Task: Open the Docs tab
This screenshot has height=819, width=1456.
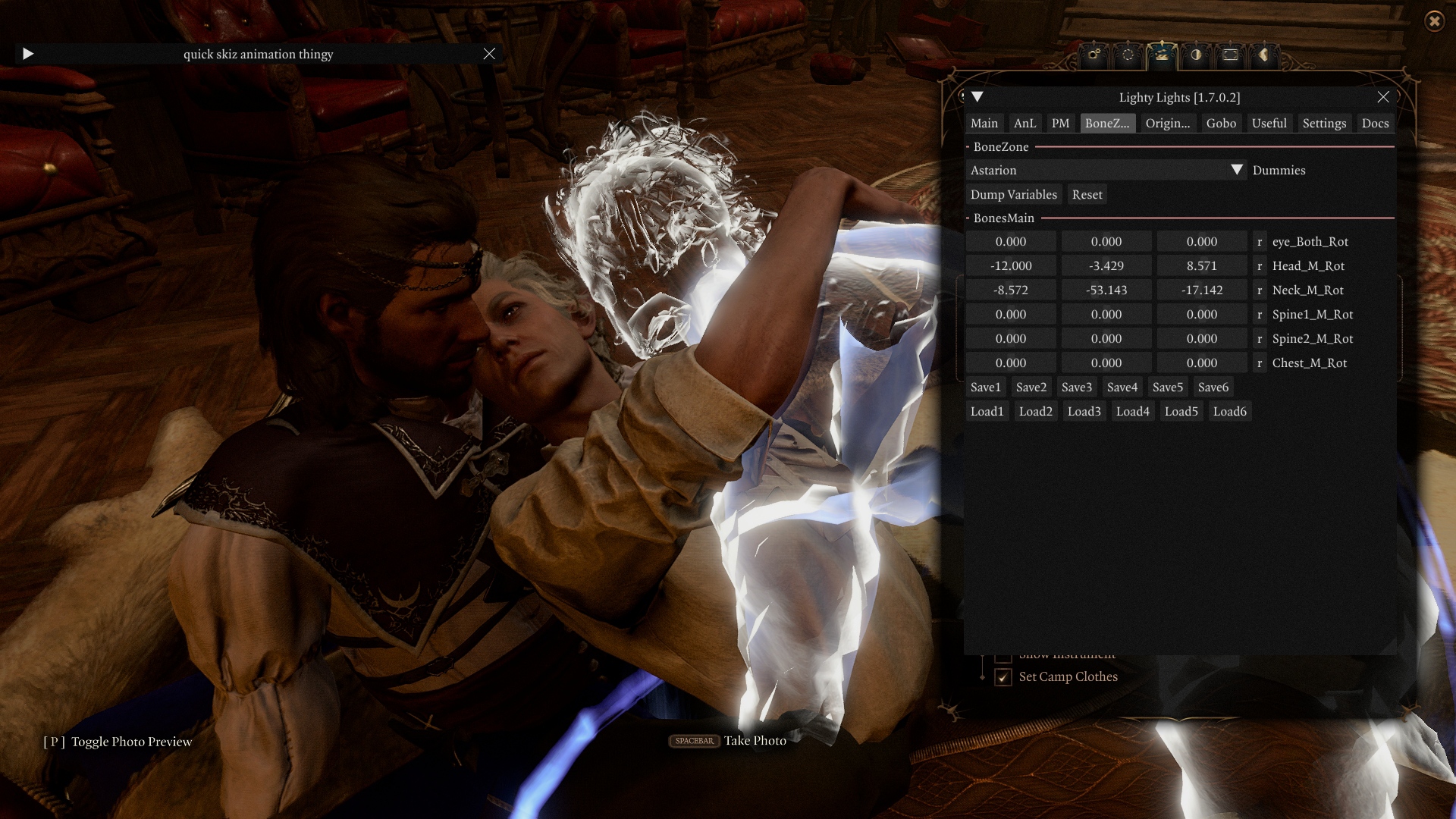Action: pos(1374,123)
